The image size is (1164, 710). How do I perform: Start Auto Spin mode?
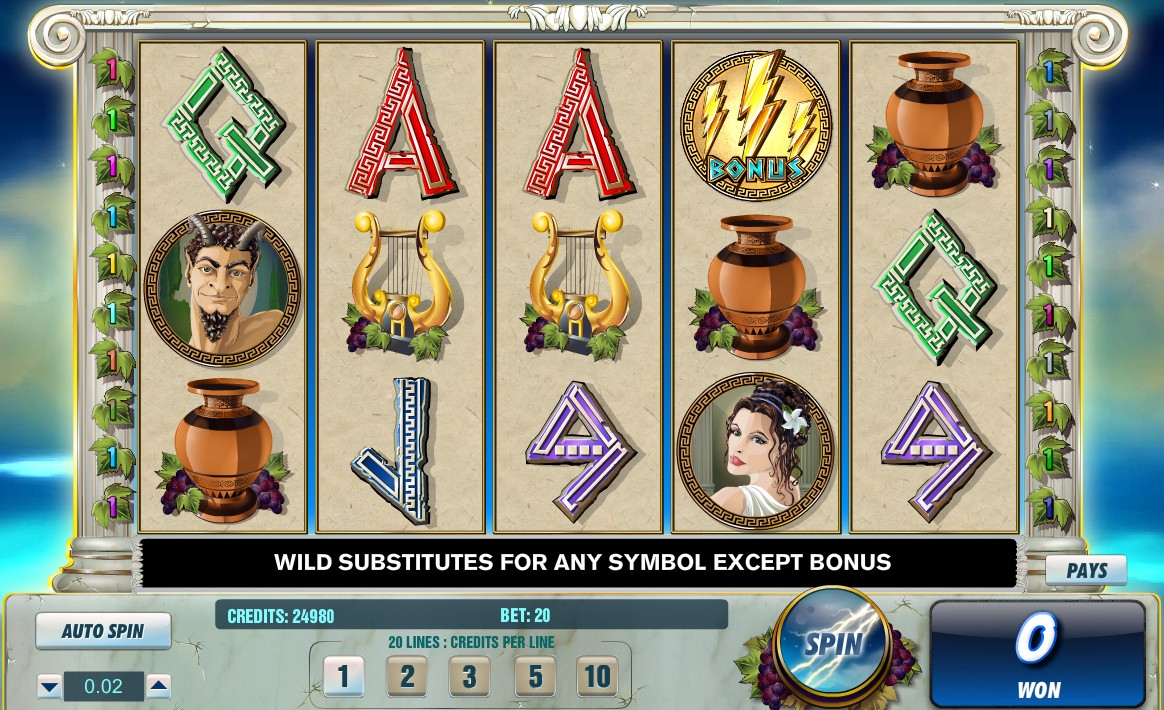103,631
